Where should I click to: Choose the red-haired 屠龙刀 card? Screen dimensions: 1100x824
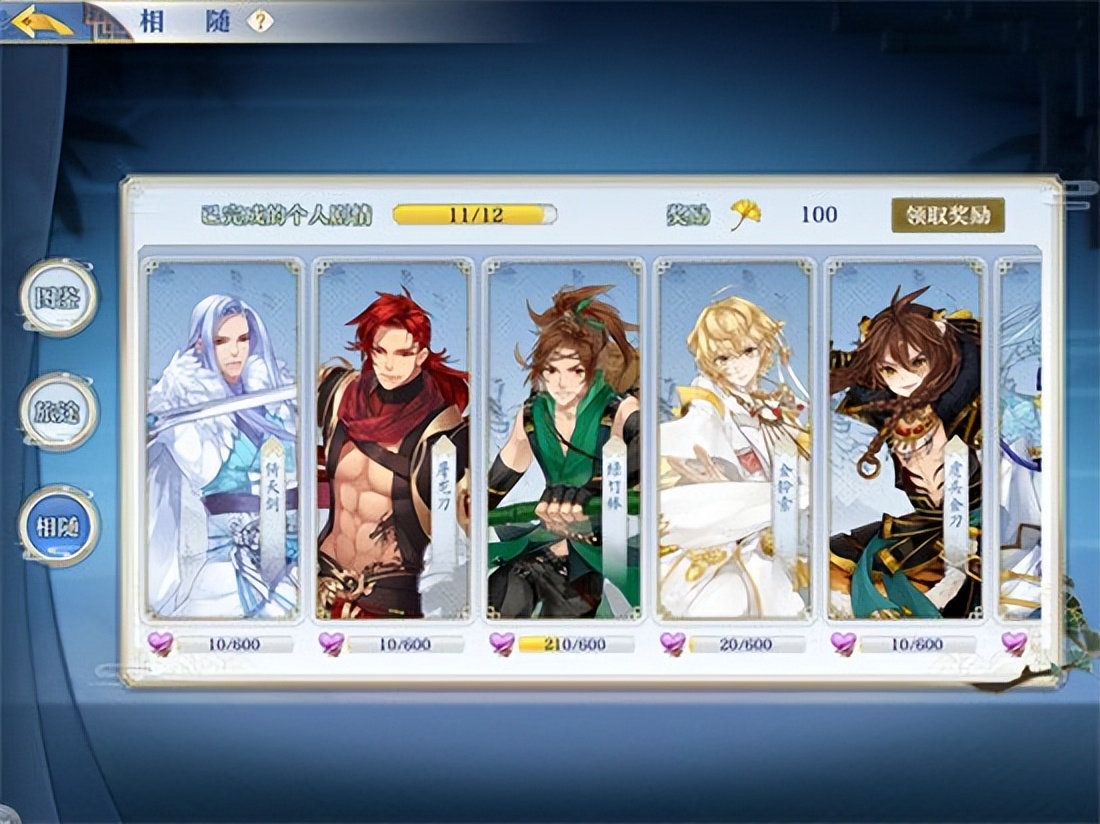coord(393,440)
